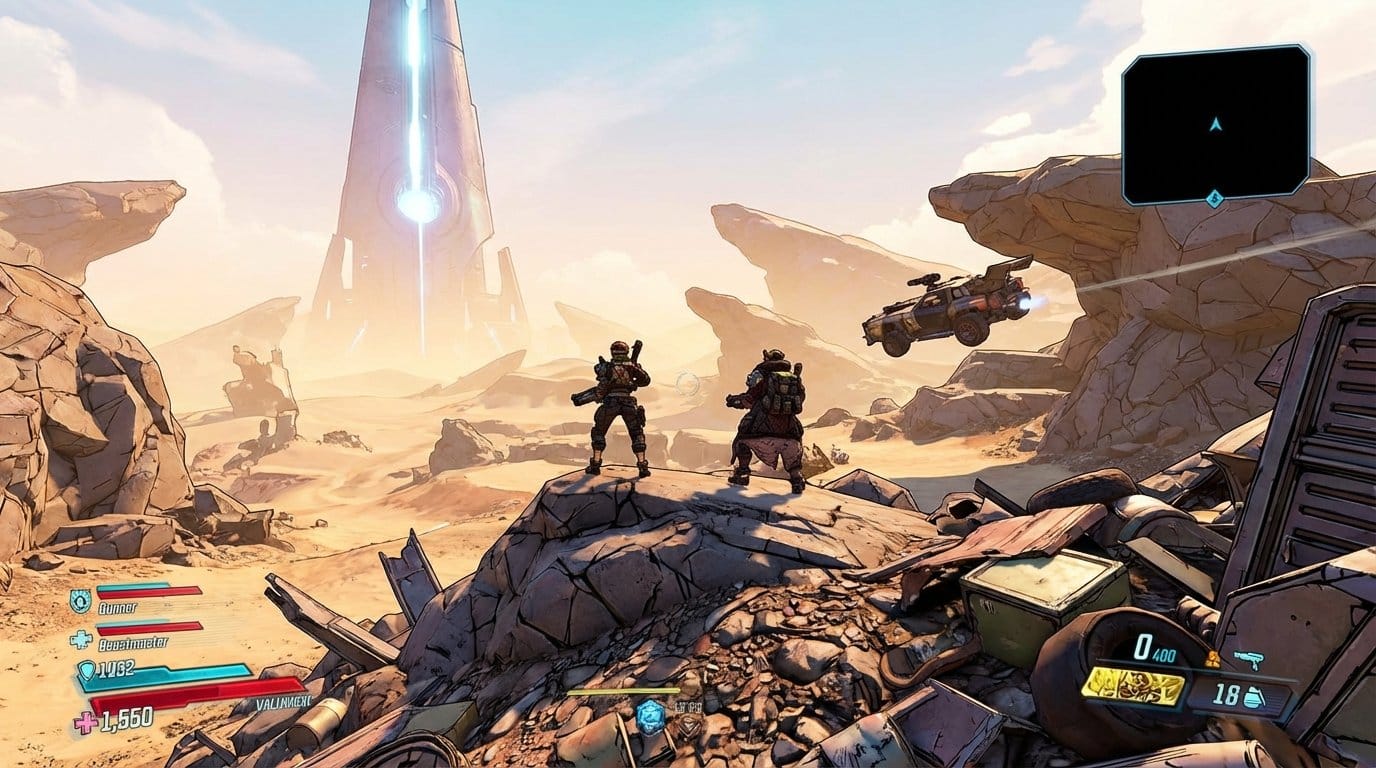Select the equipped pistol icon in ammo HUD
This screenshot has height=768, width=1376.
pyautogui.click(x=1250, y=660)
